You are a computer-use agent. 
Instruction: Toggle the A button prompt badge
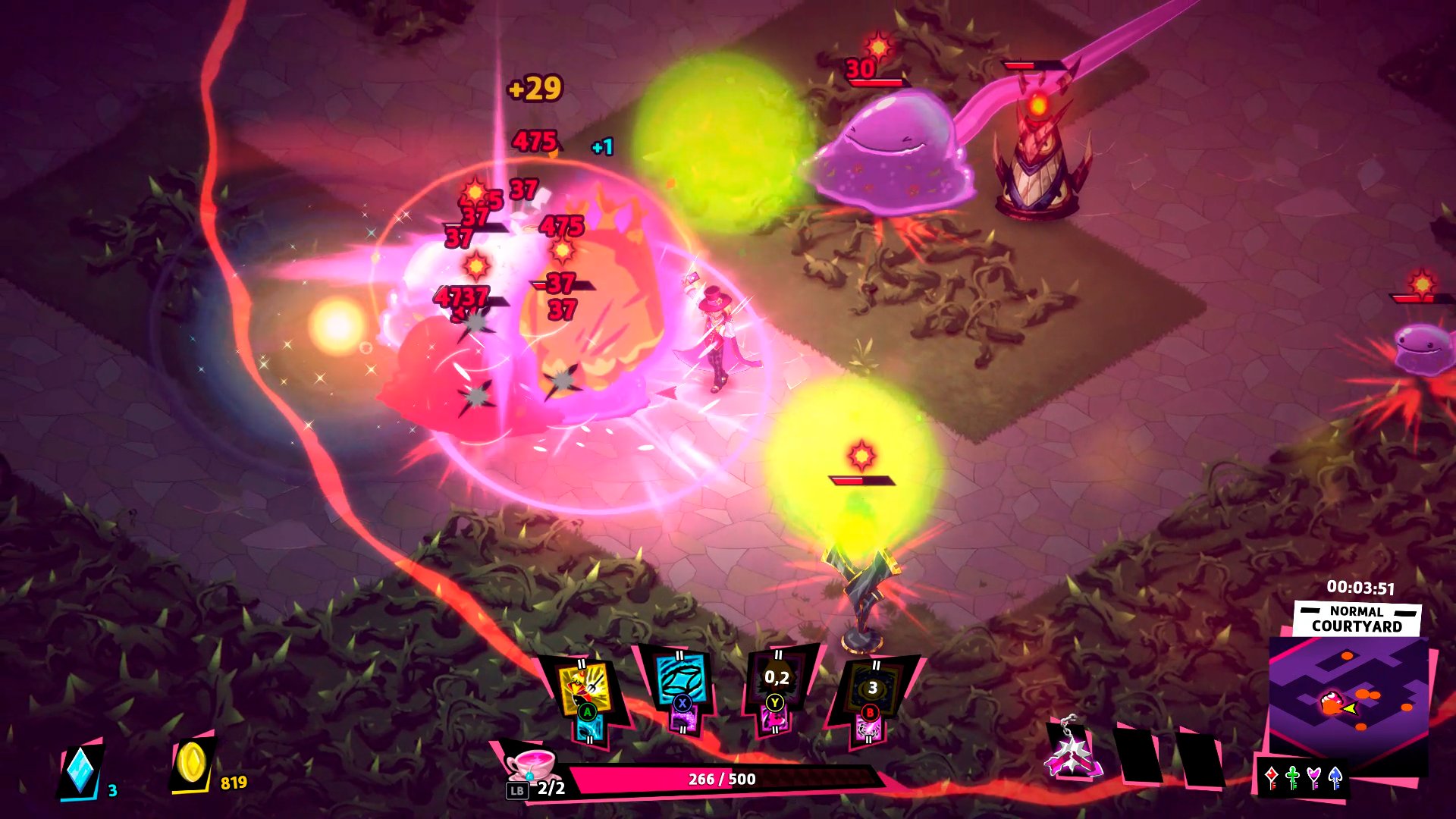point(588,713)
